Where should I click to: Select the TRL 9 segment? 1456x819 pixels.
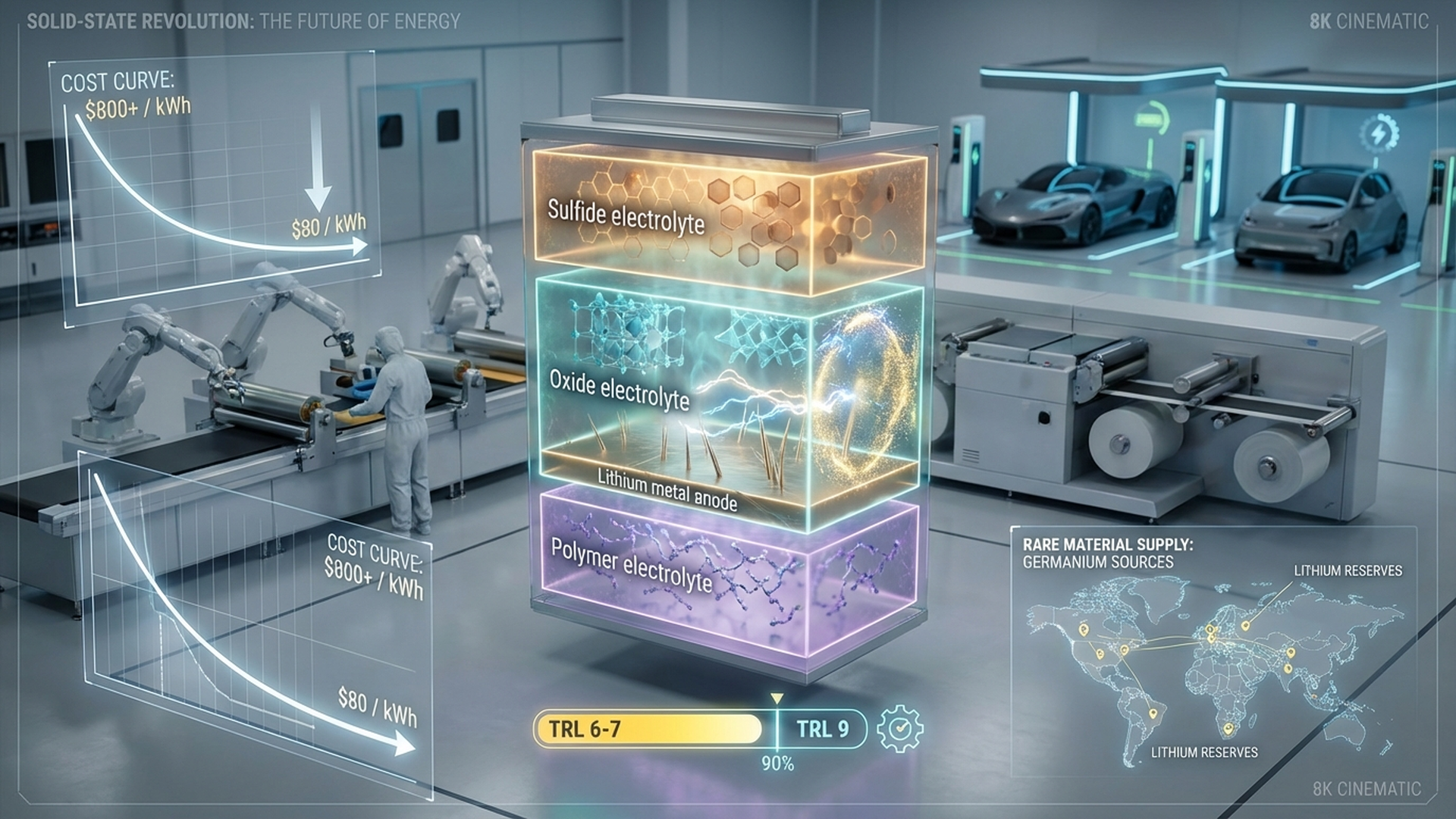click(x=822, y=730)
